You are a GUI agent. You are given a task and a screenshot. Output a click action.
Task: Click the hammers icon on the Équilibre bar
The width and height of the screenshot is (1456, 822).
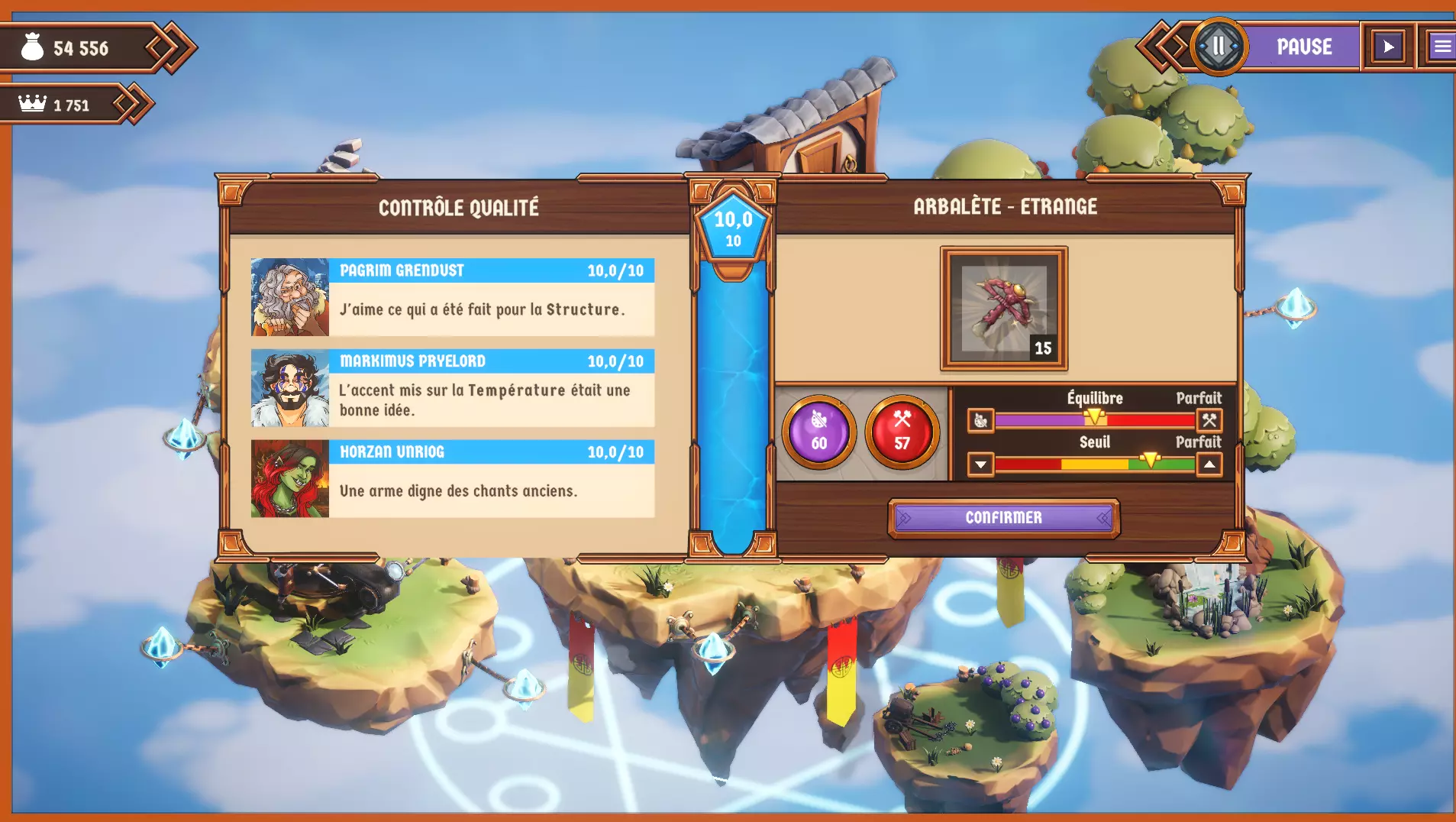1209,420
